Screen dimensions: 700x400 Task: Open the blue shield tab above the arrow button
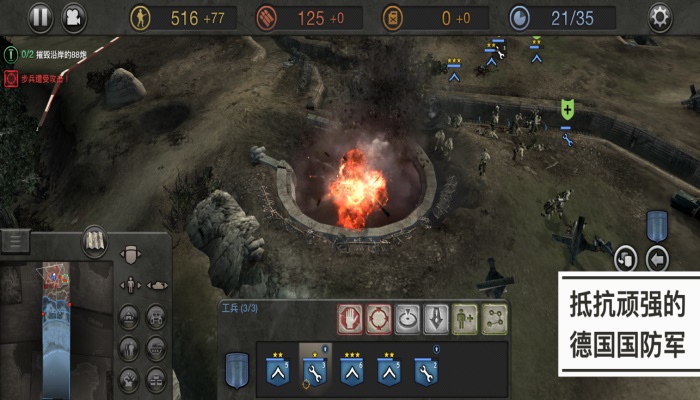[x=657, y=225]
